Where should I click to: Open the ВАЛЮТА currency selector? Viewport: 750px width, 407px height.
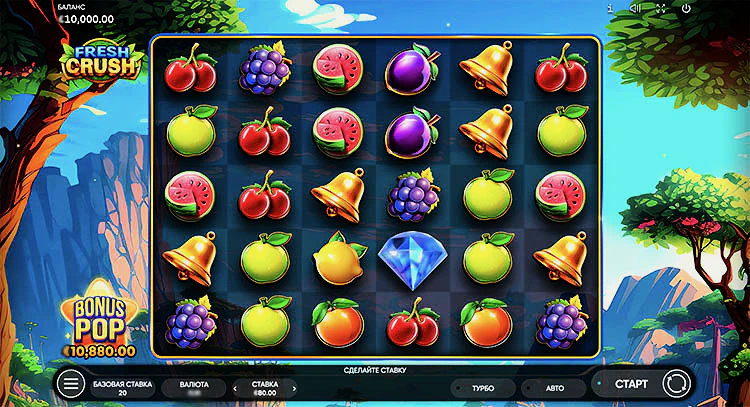[x=194, y=387]
